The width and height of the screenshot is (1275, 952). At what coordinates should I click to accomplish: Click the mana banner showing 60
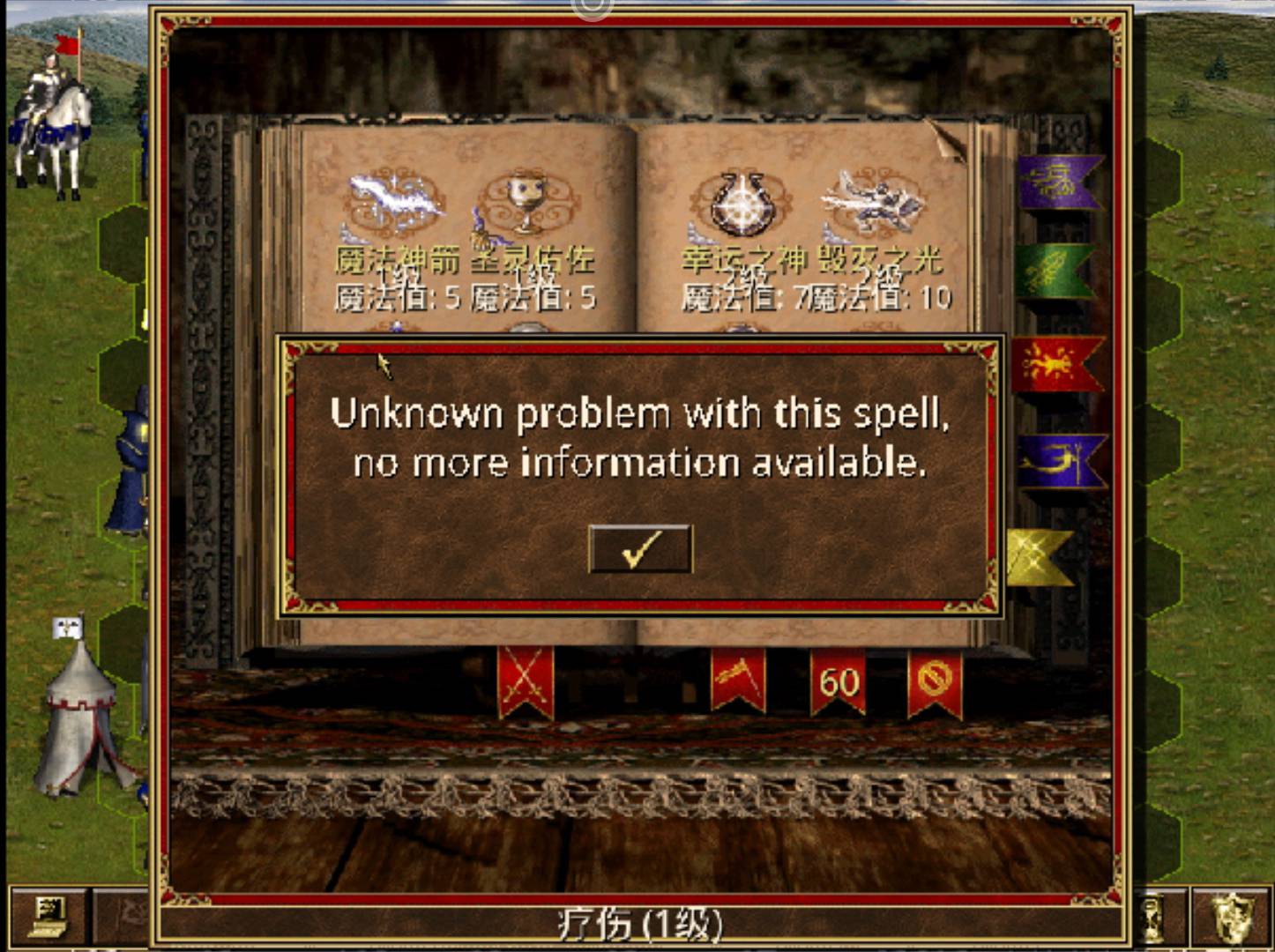[837, 679]
